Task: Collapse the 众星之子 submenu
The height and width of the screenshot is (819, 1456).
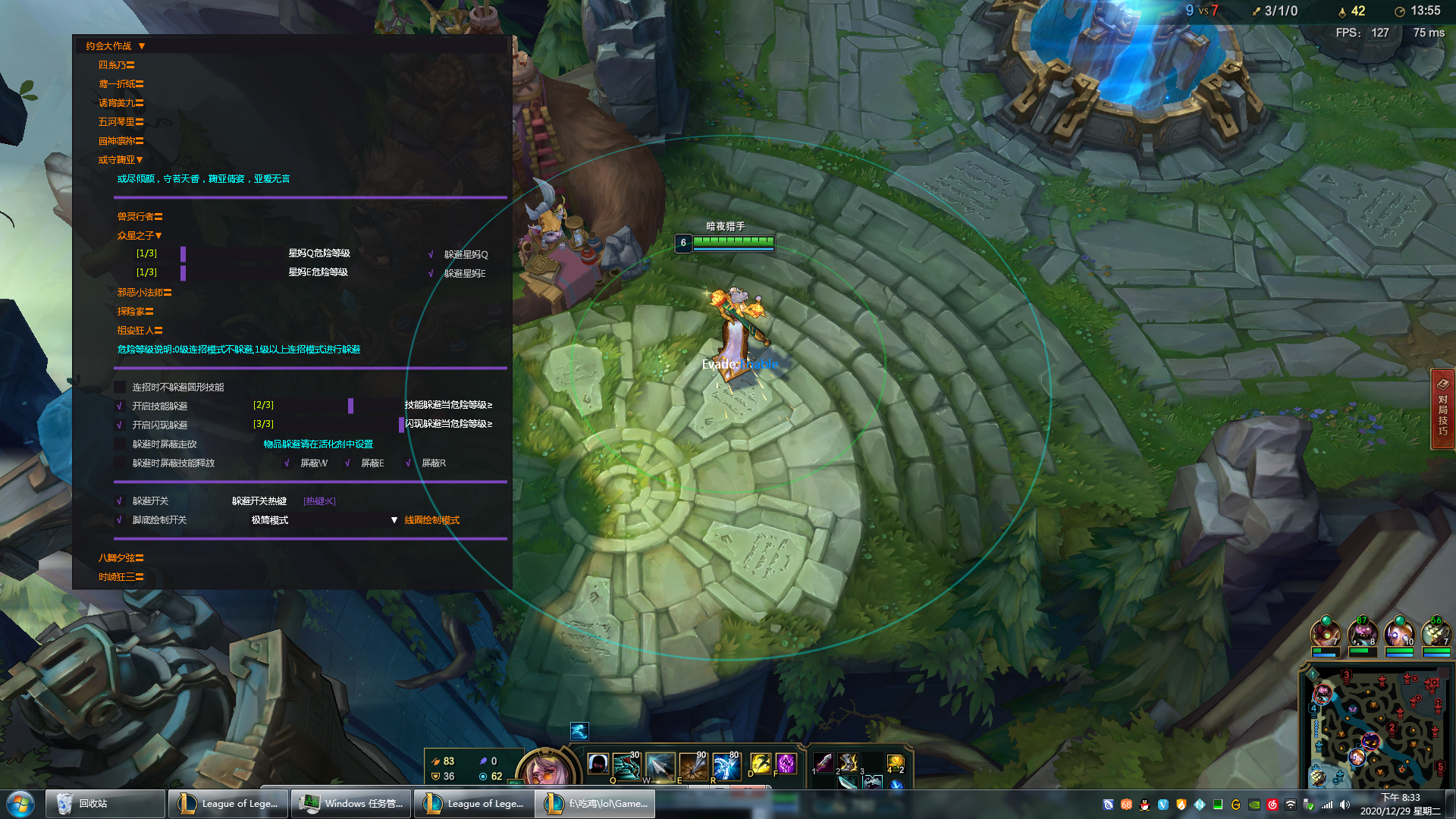Action: coord(140,236)
